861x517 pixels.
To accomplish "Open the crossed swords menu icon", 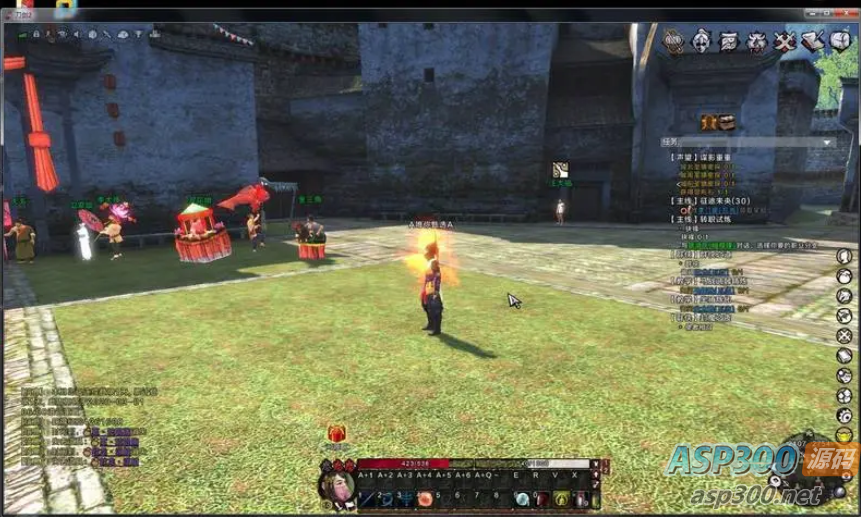I will tap(785, 41).
